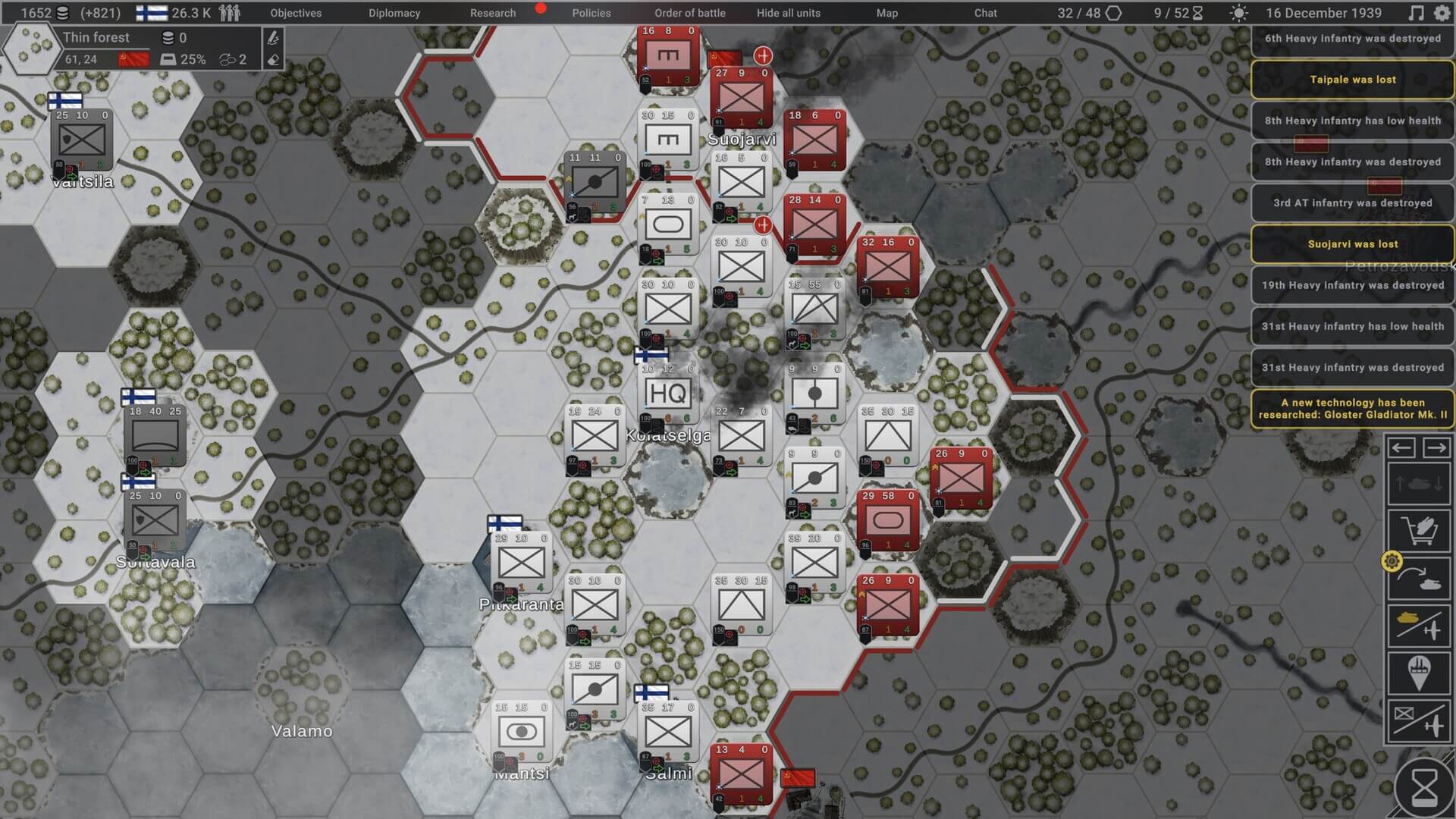
Task: End turn with the hourglass button
Action: pyautogui.click(x=1423, y=789)
